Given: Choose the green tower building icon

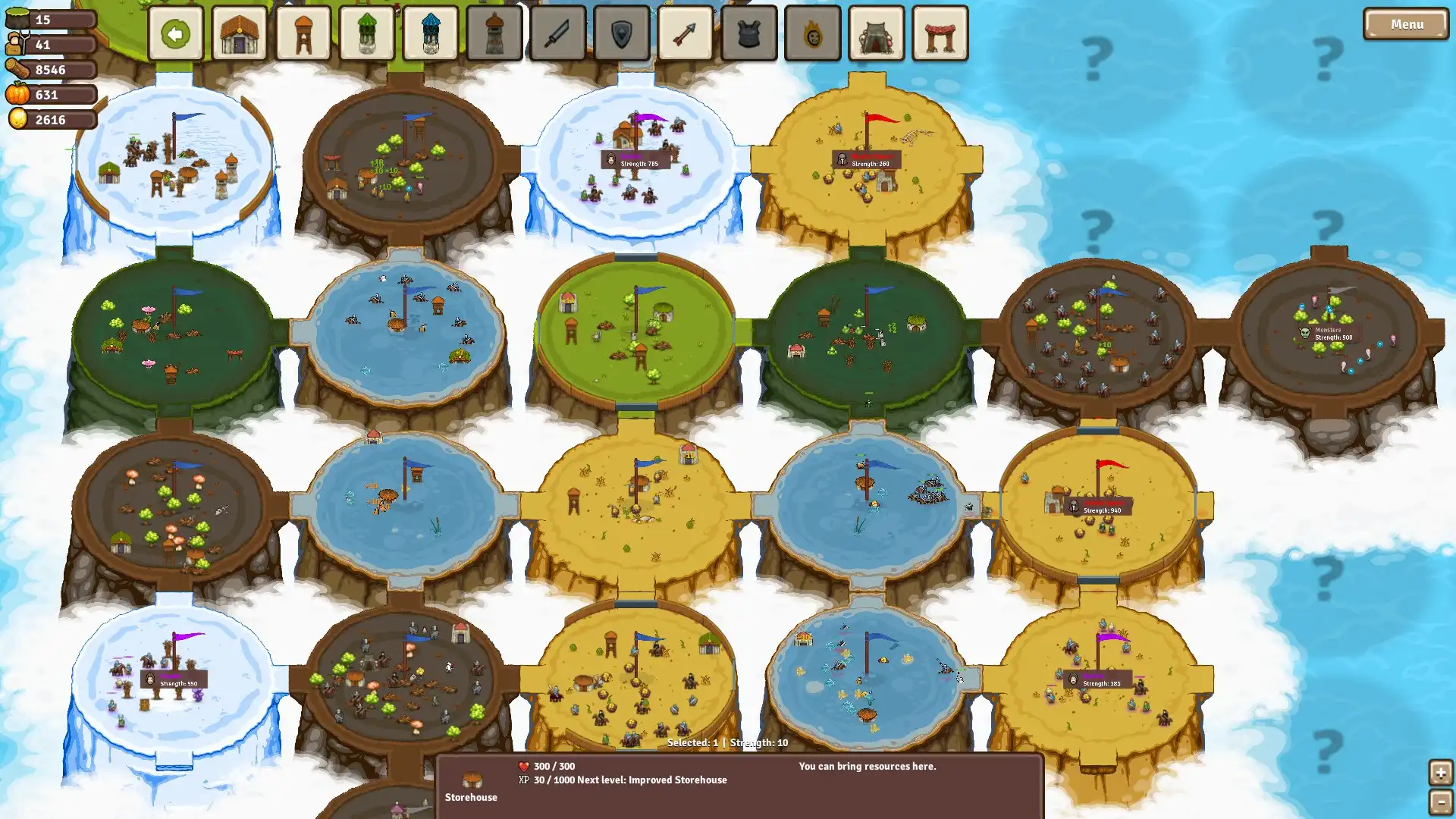Looking at the screenshot, I should point(366,33).
